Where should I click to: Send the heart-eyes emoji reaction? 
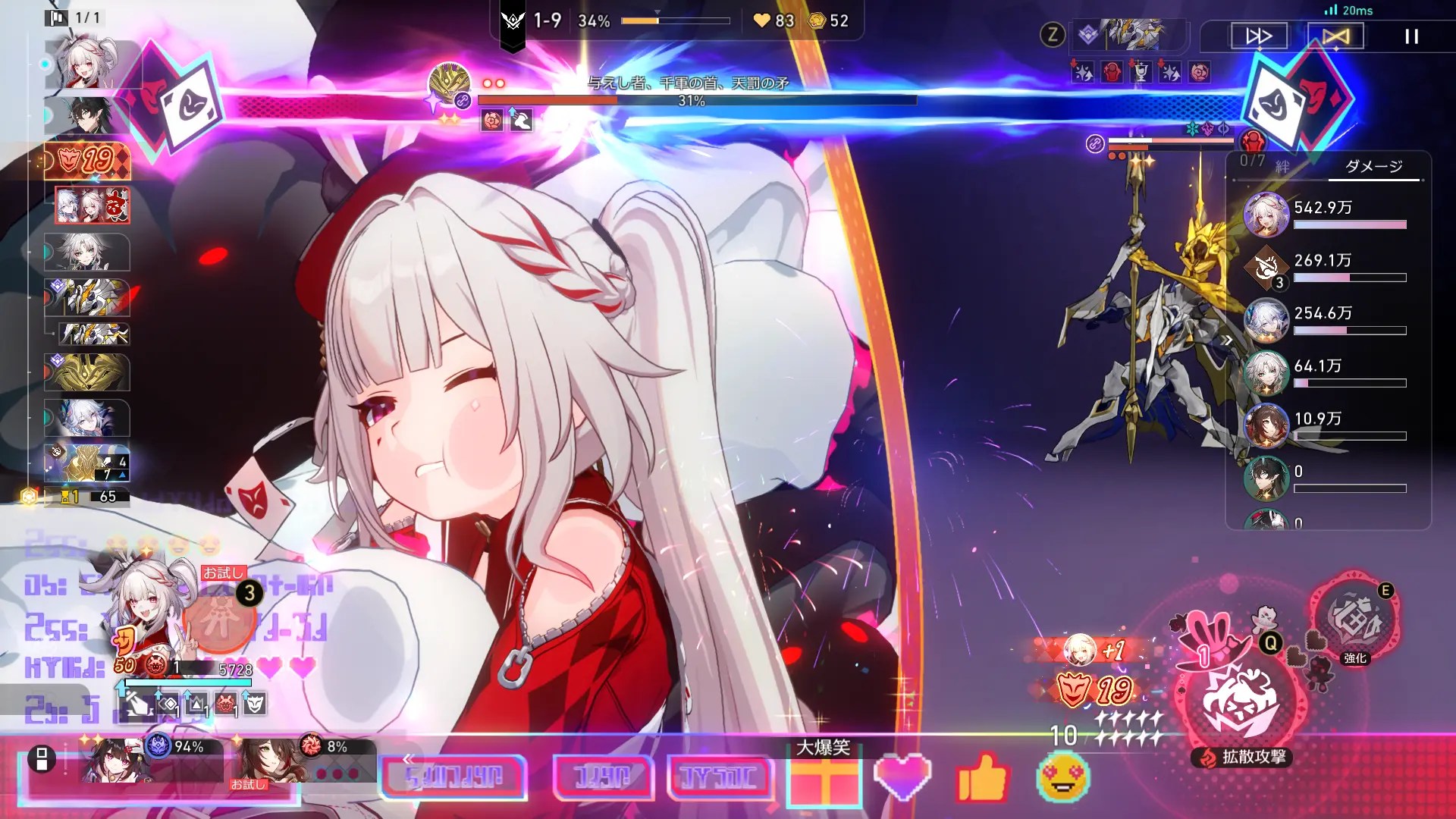pyautogui.click(x=1062, y=779)
